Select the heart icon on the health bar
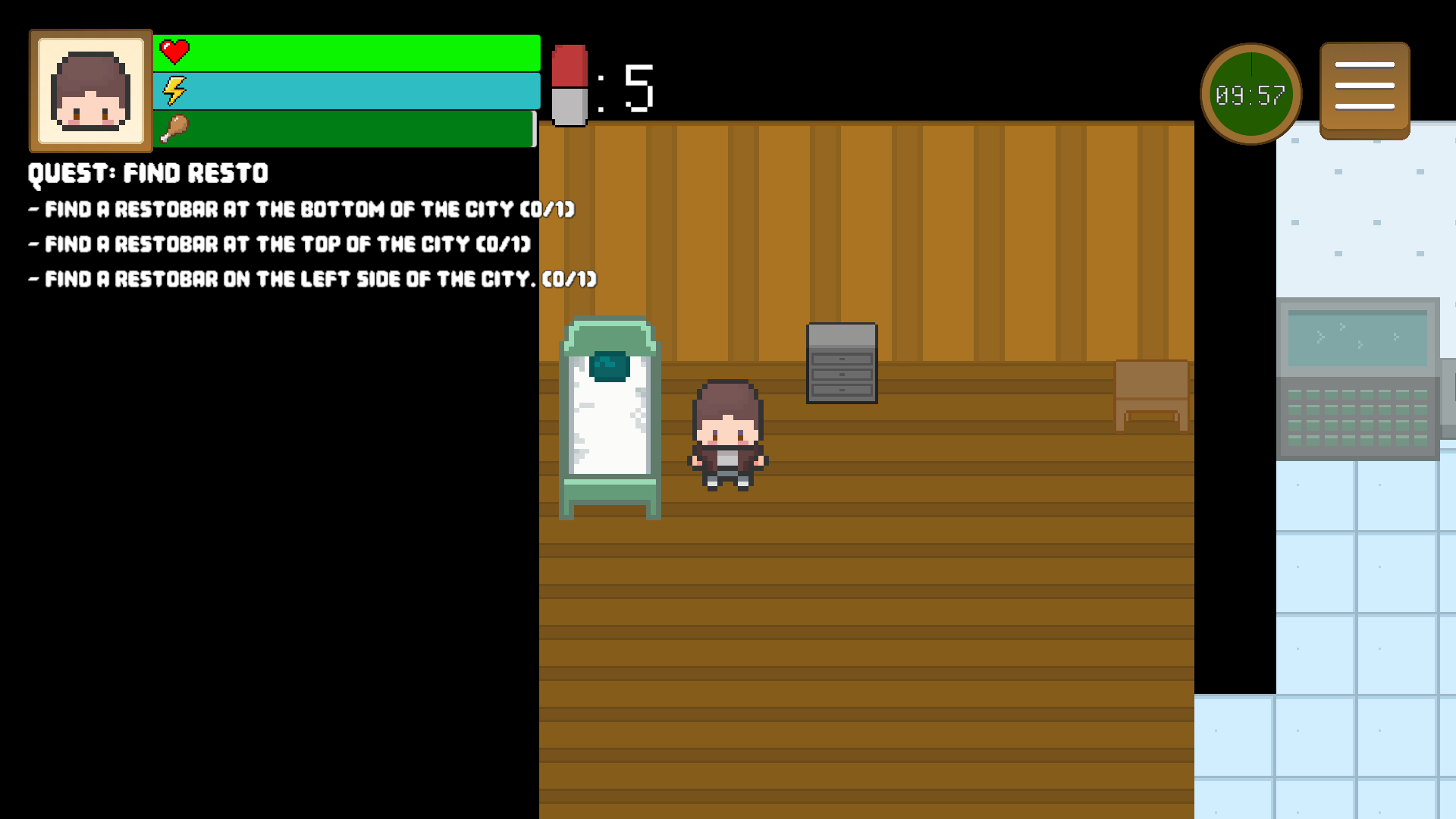 pos(174,52)
